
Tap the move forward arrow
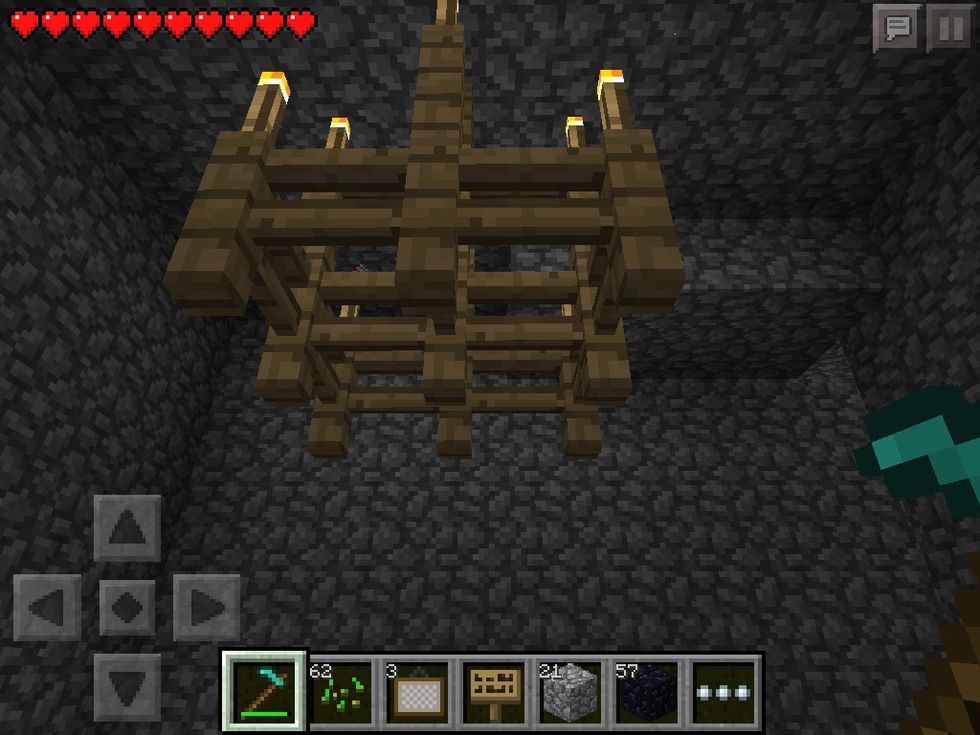pyautogui.click(x=127, y=527)
